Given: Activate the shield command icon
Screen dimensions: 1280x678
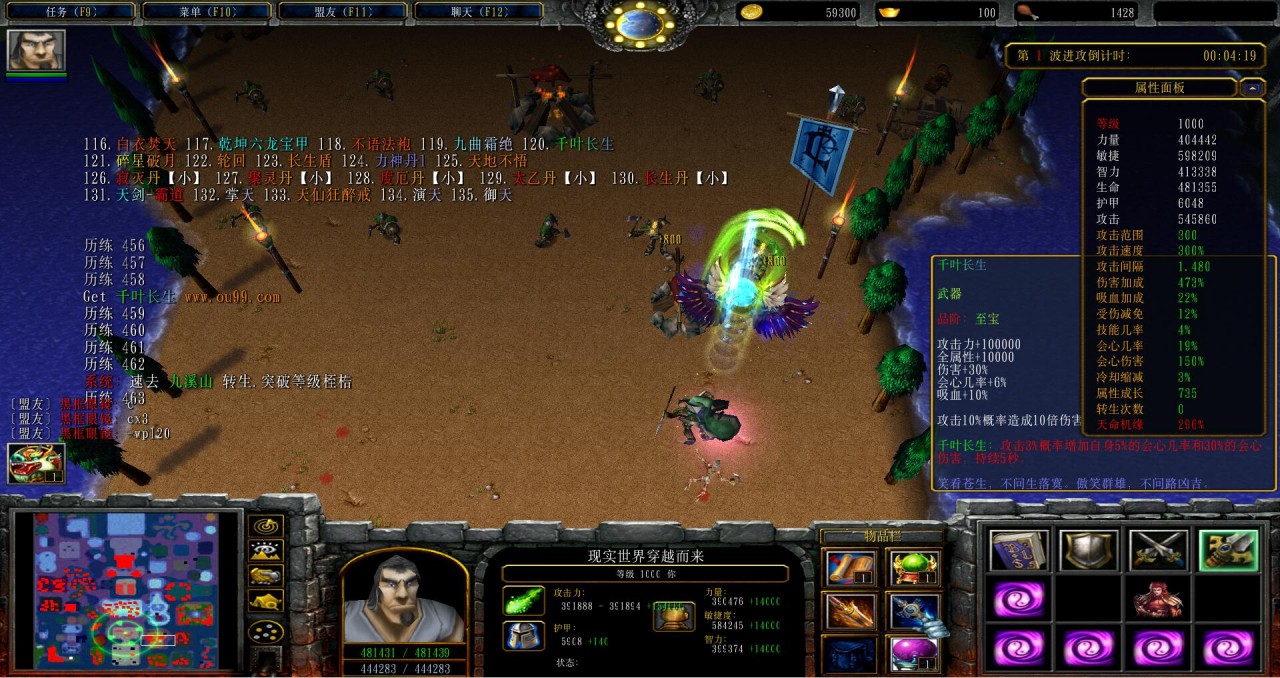Looking at the screenshot, I should point(1089,551).
